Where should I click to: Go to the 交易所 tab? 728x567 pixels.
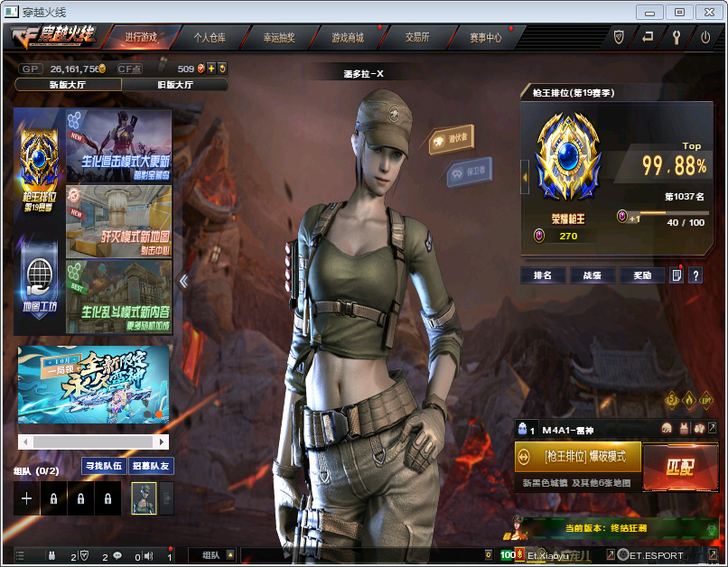click(x=417, y=37)
